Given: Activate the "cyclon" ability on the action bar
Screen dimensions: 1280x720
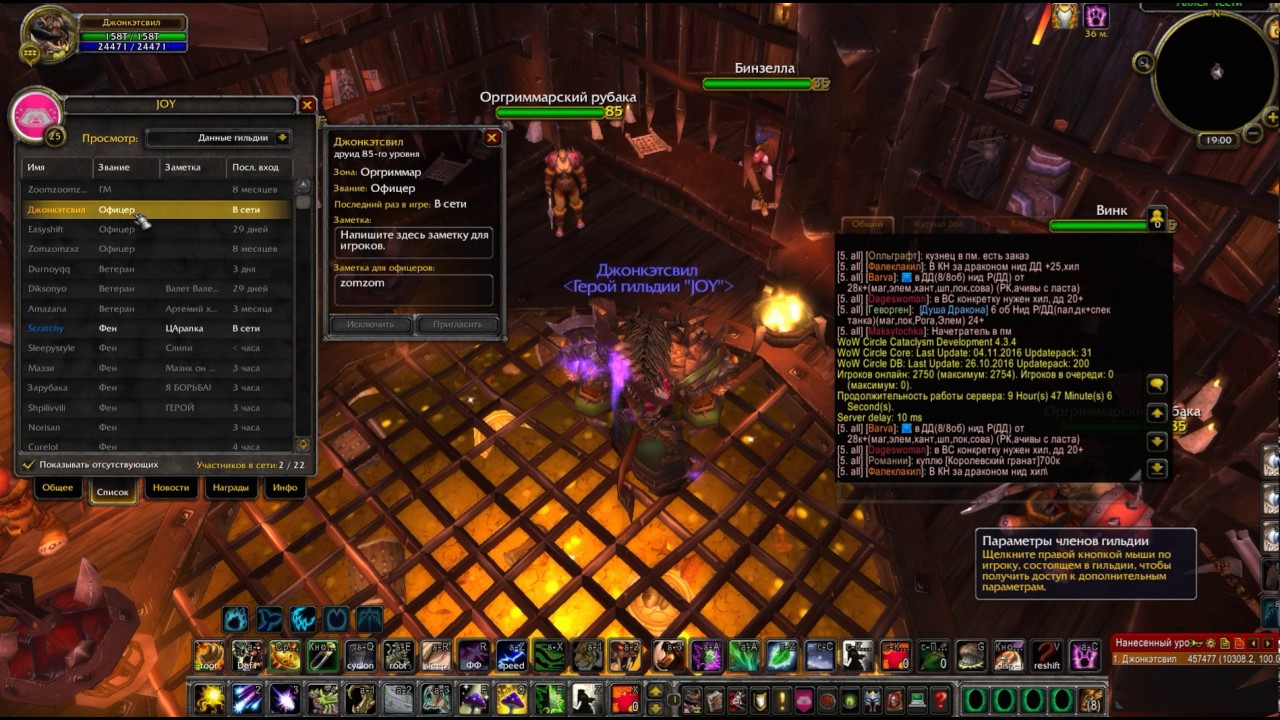Looking at the screenshot, I should (360, 656).
